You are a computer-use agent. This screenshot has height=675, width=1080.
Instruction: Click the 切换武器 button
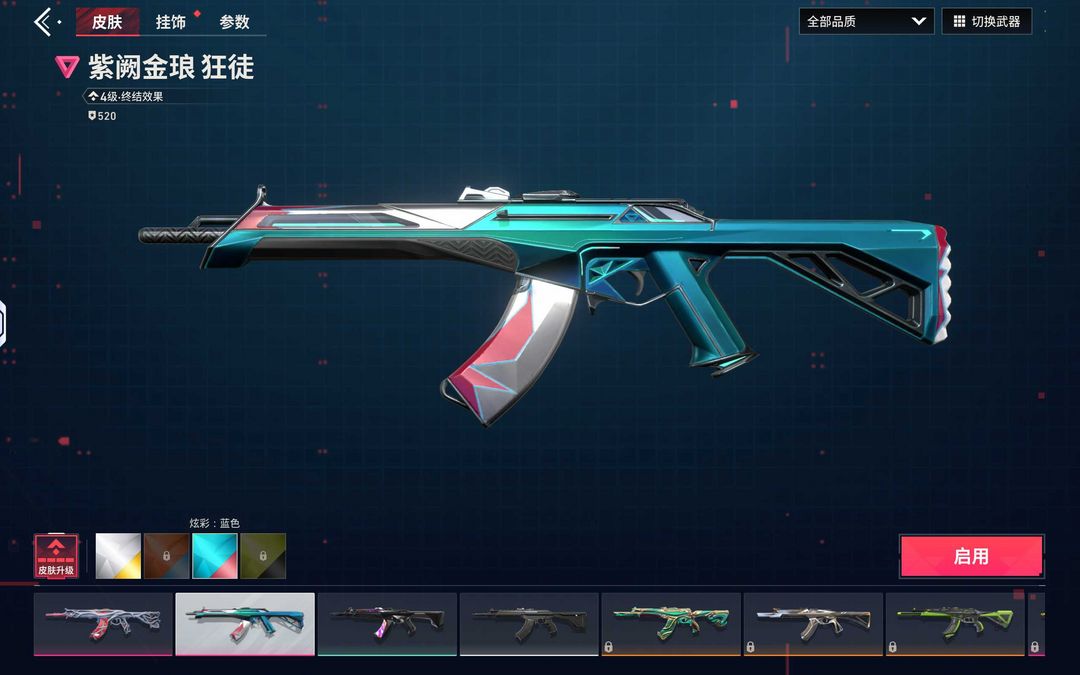[986, 21]
